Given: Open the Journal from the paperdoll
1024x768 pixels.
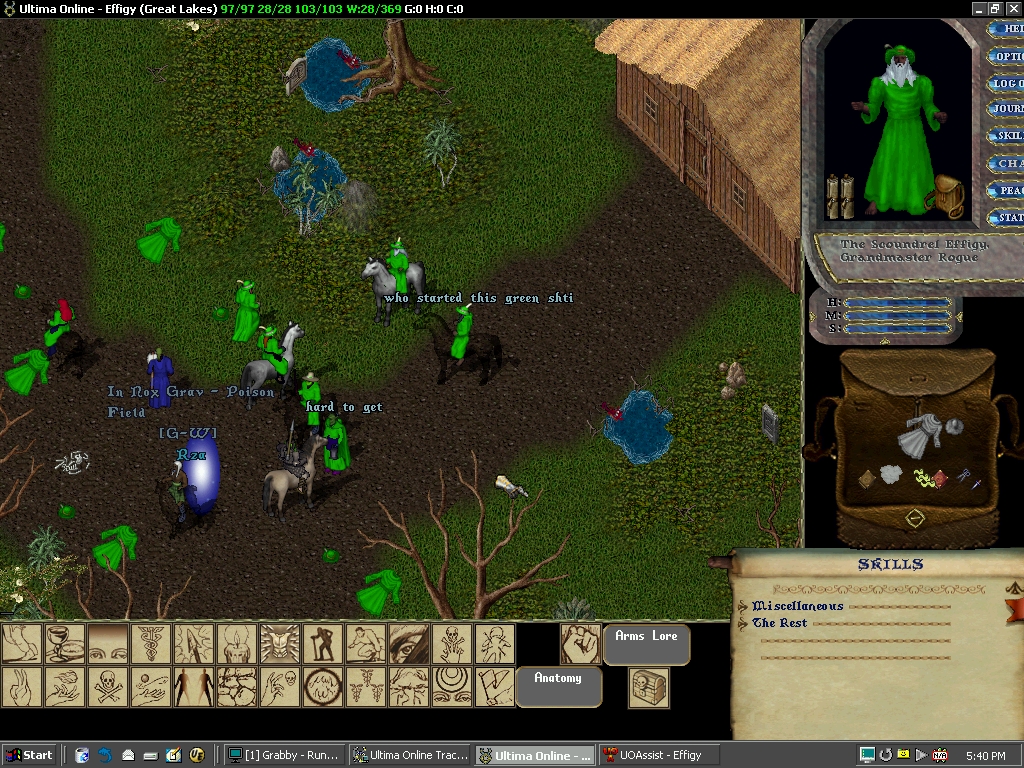Looking at the screenshot, I should point(1006,109).
